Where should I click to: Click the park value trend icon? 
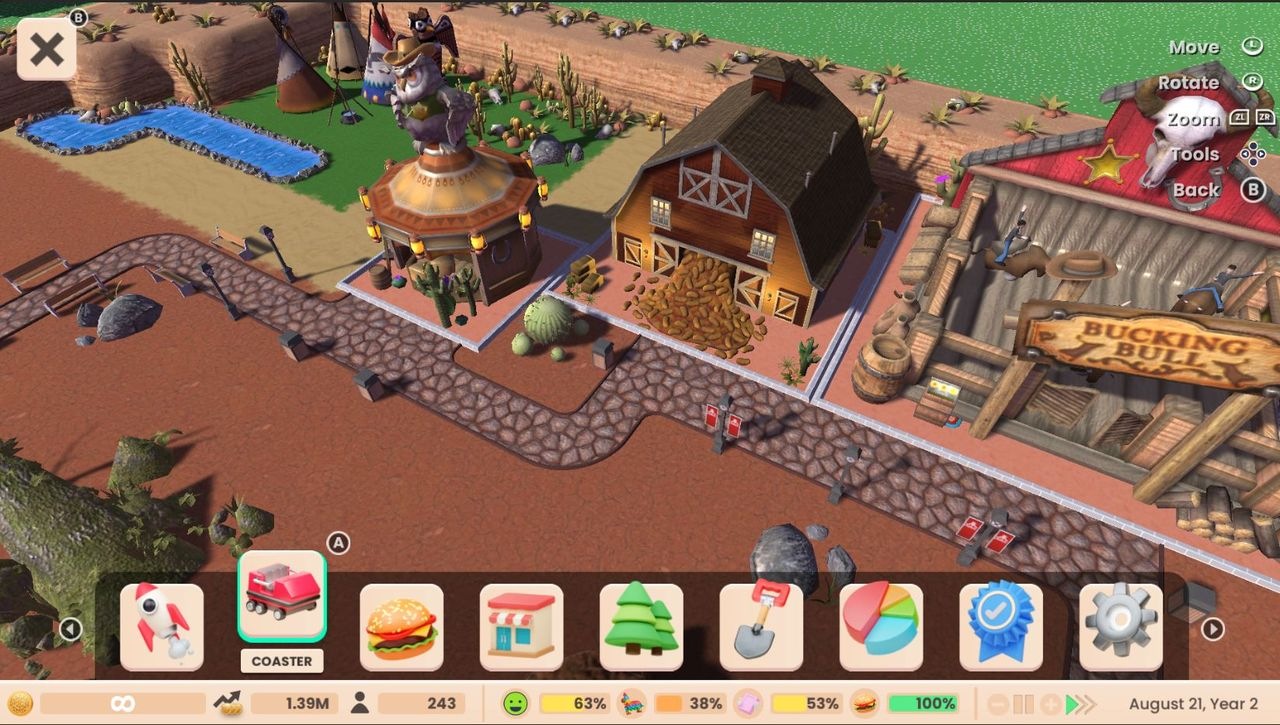(x=231, y=703)
